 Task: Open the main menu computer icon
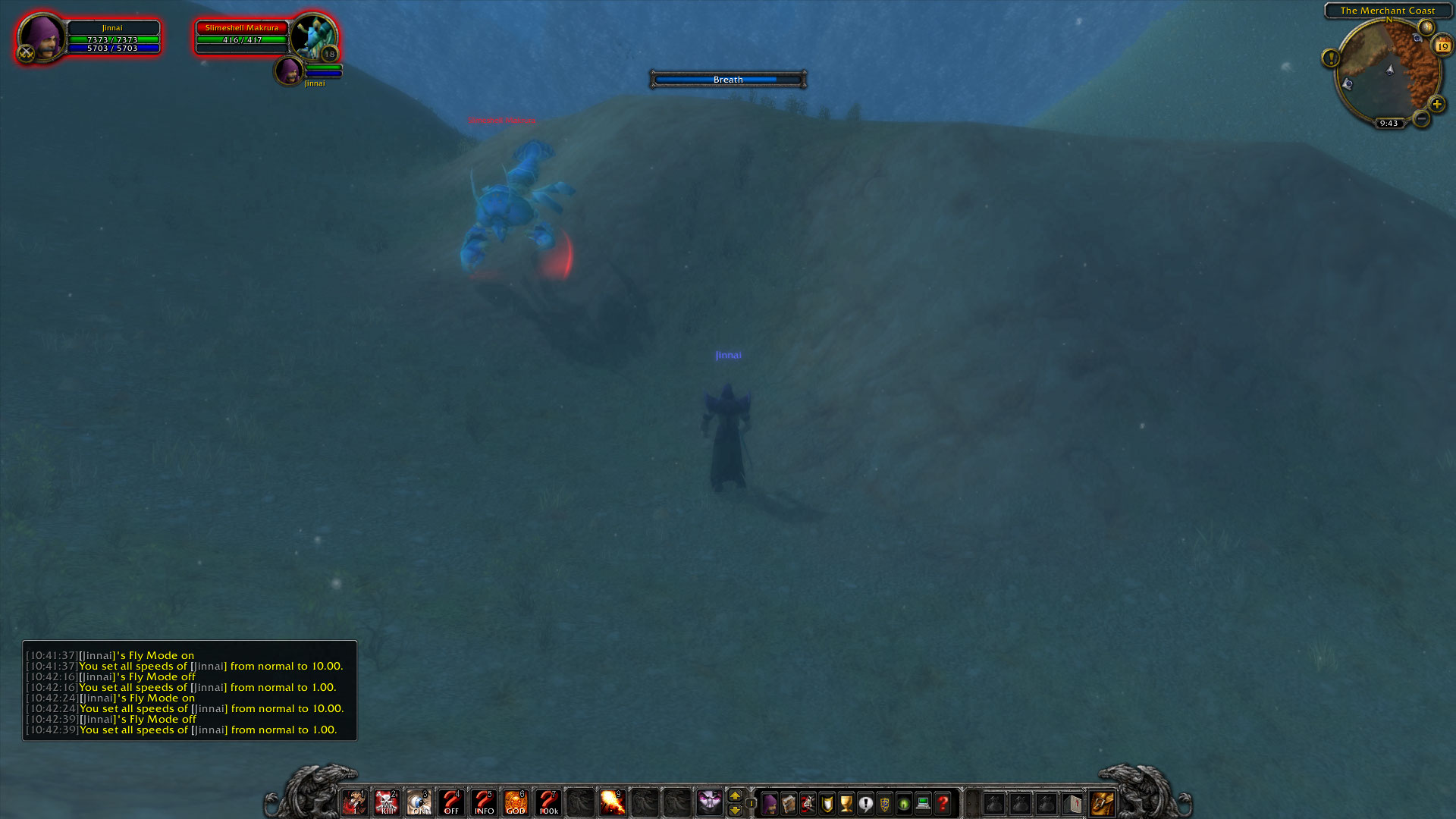pyautogui.click(x=922, y=802)
